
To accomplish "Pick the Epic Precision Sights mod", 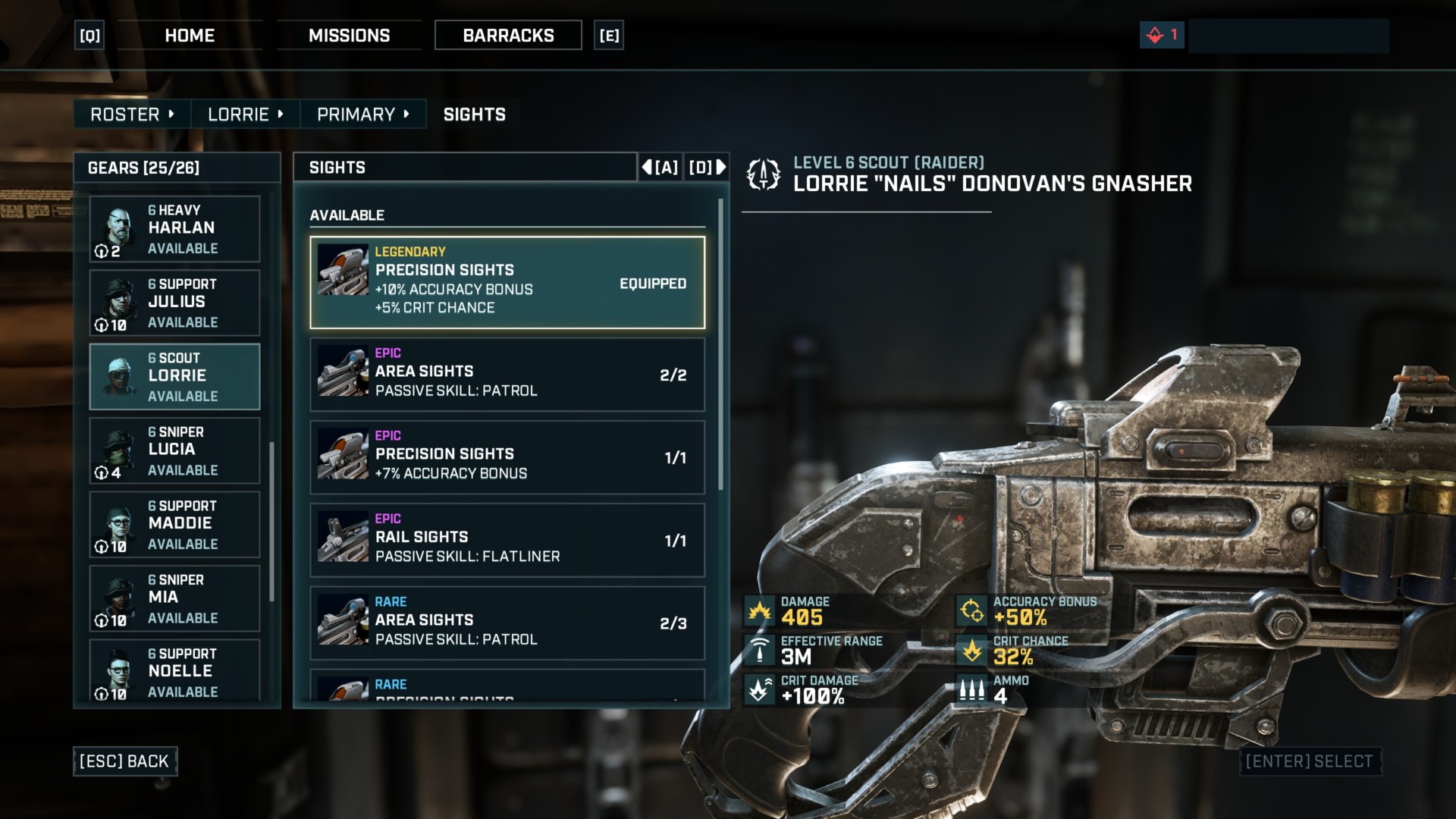I will [507, 457].
